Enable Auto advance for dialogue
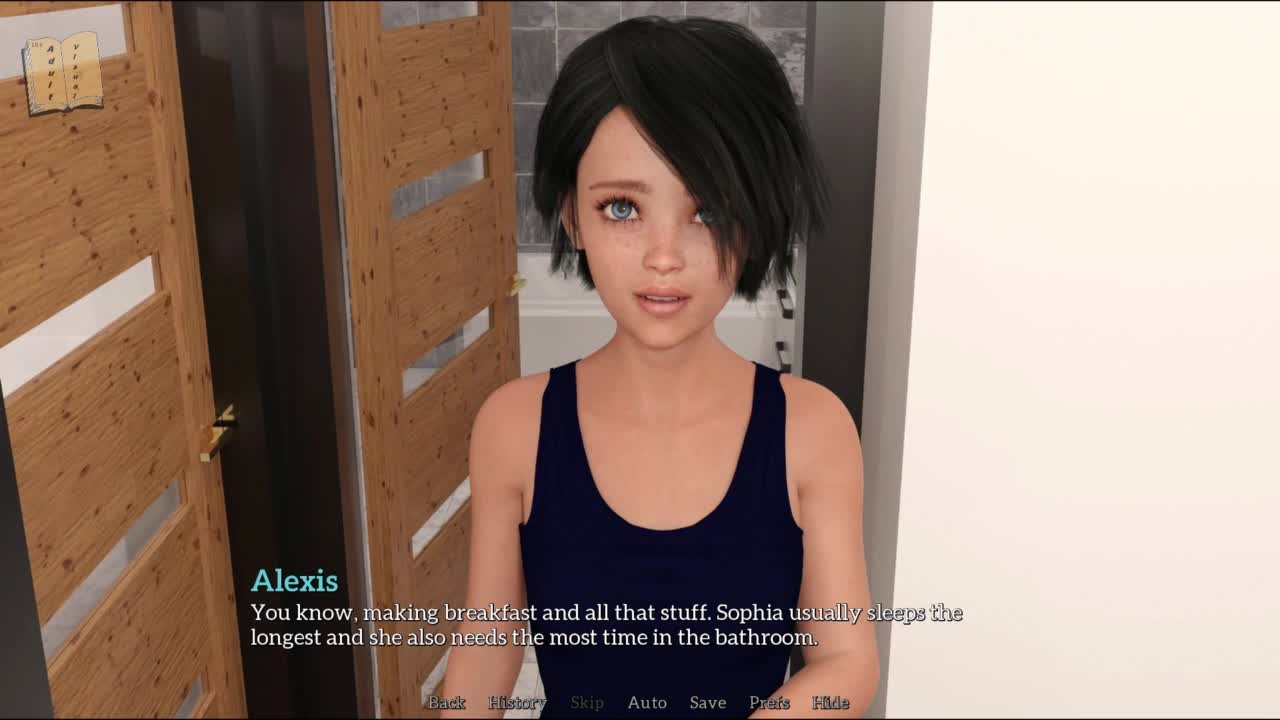 pos(647,703)
